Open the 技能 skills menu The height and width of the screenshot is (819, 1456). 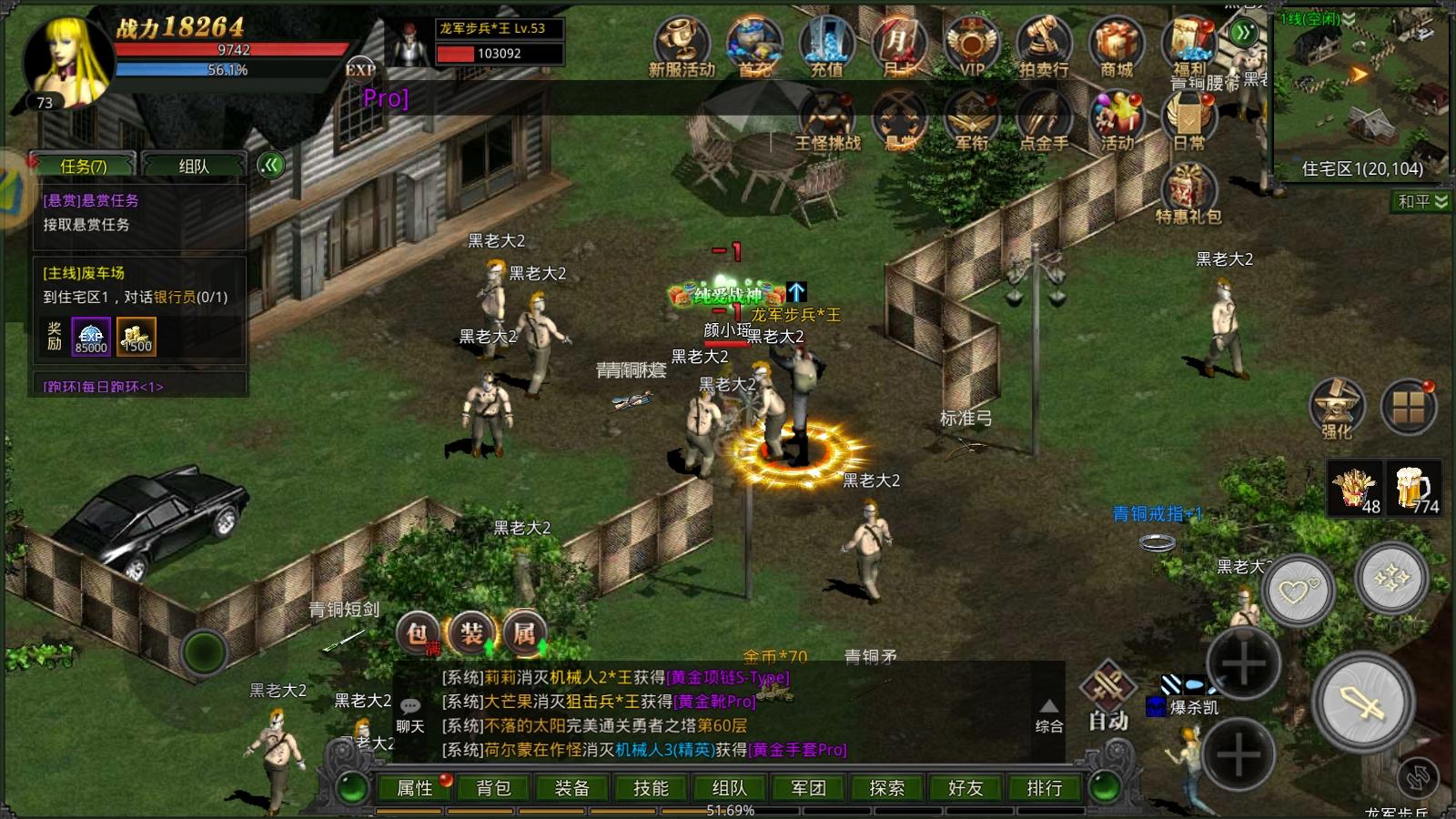[x=651, y=788]
